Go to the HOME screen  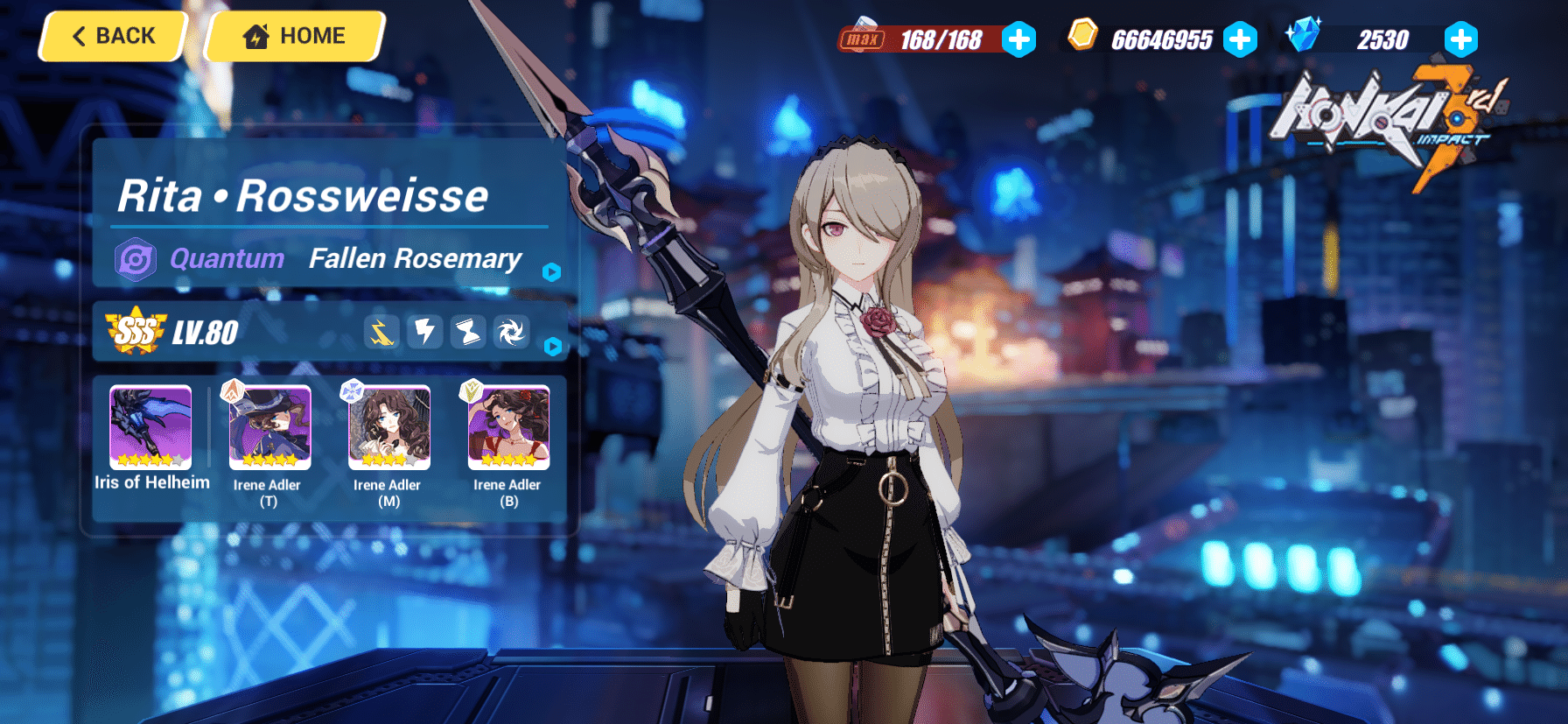293,36
